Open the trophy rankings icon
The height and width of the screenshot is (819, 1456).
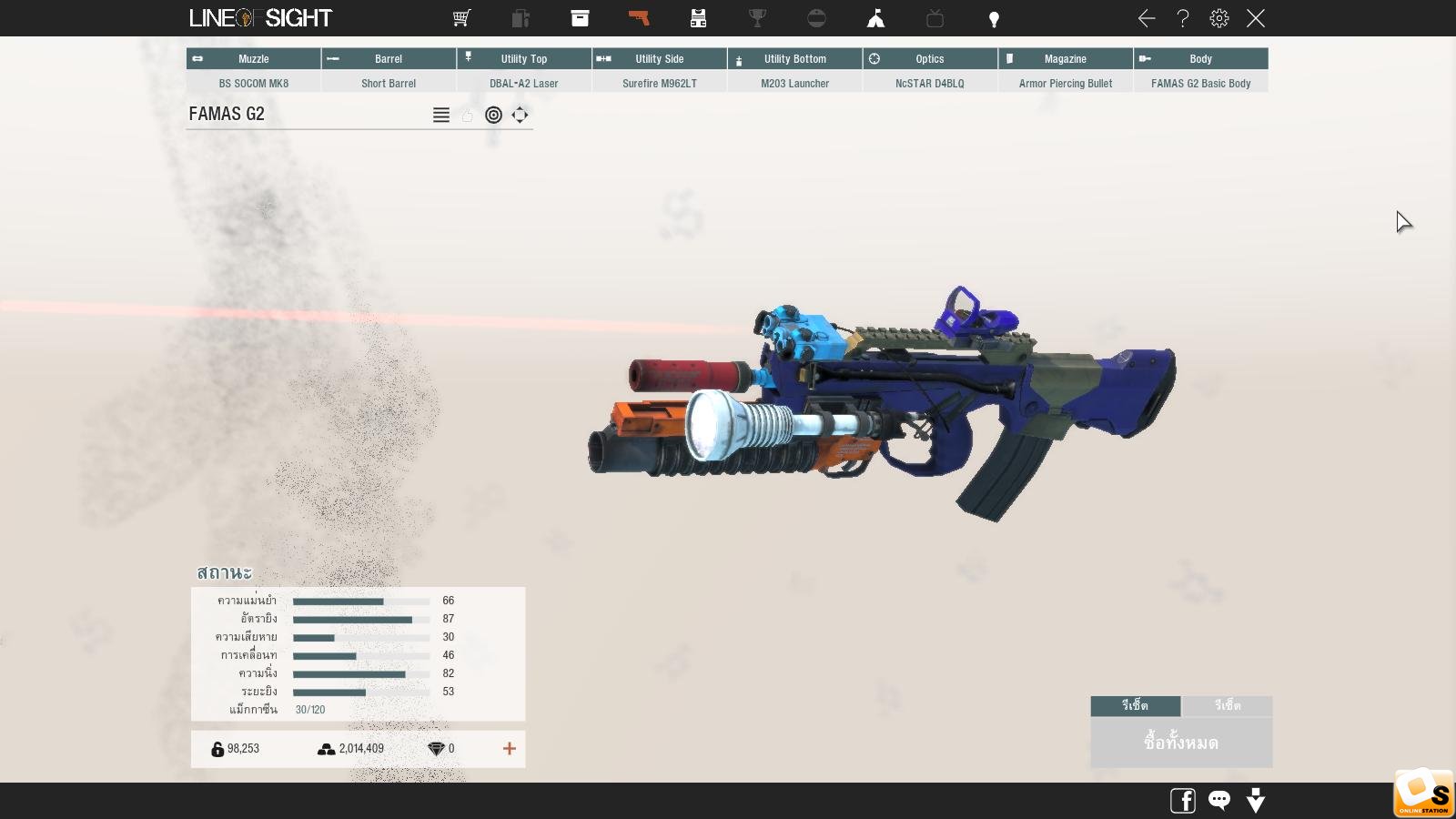click(757, 18)
